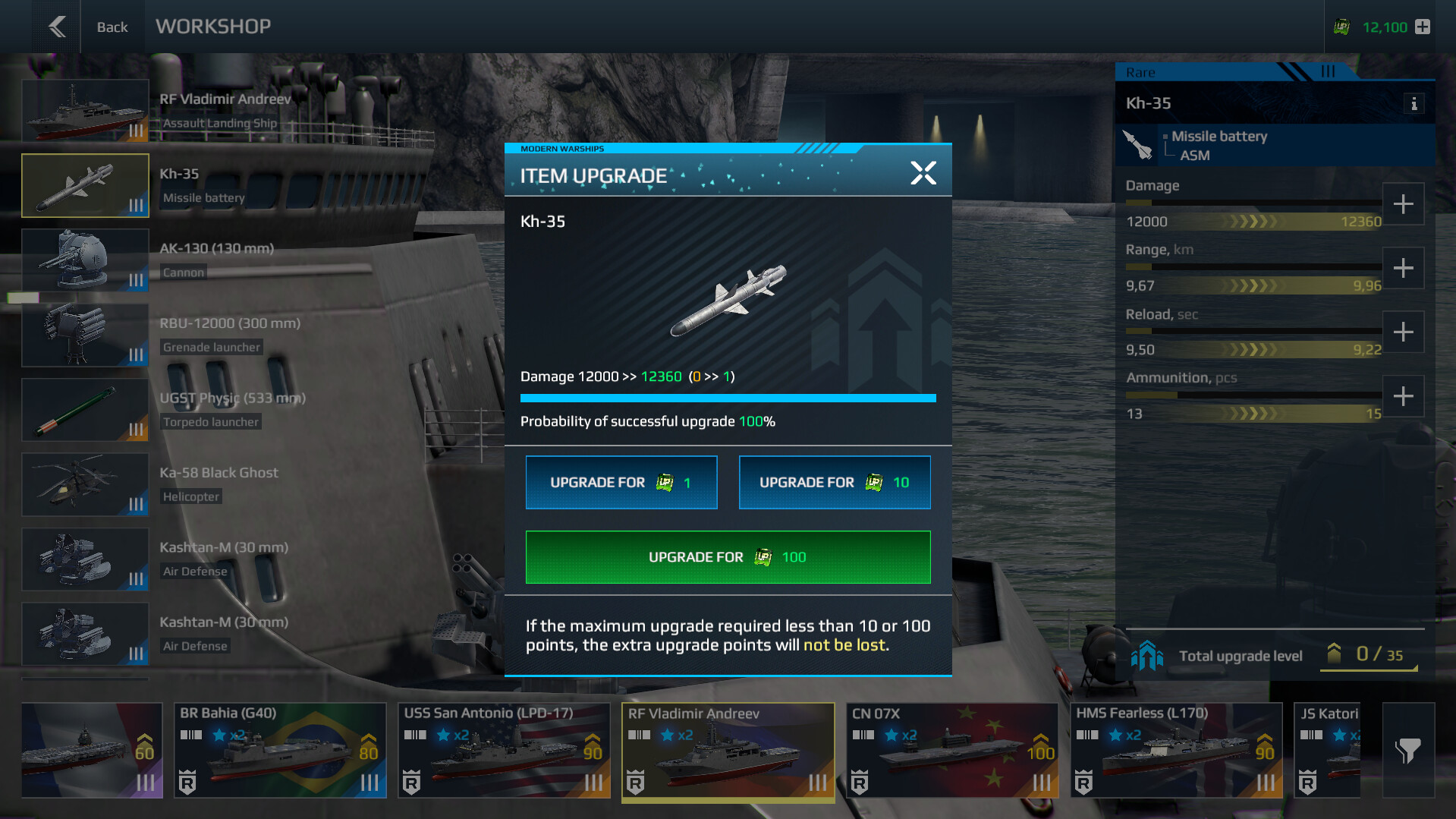The width and height of the screenshot is (1456, 819).
Task: Increase the Reload stat
Action: [x=1403, y=332]
